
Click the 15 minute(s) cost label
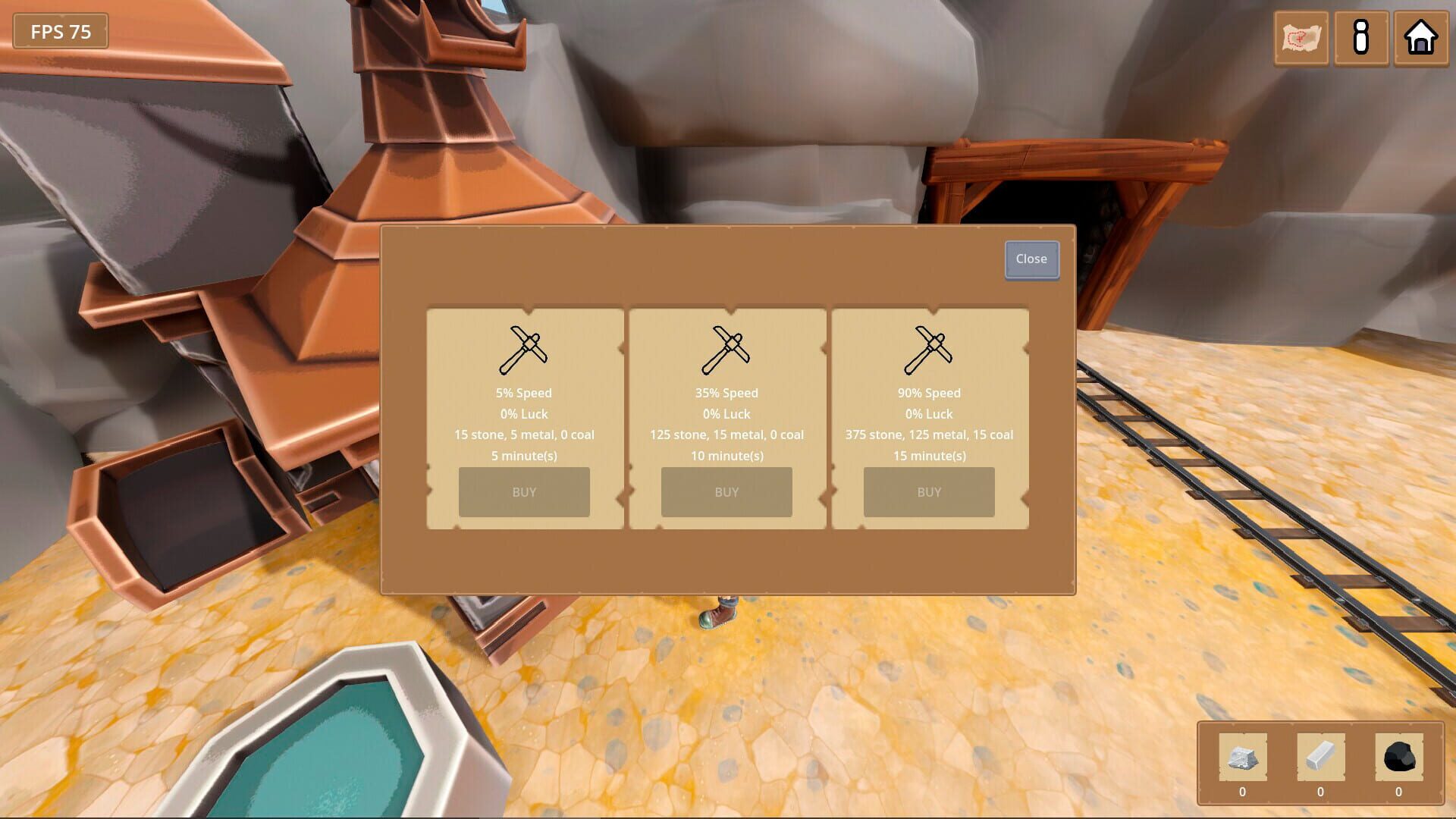click(929, 456)
